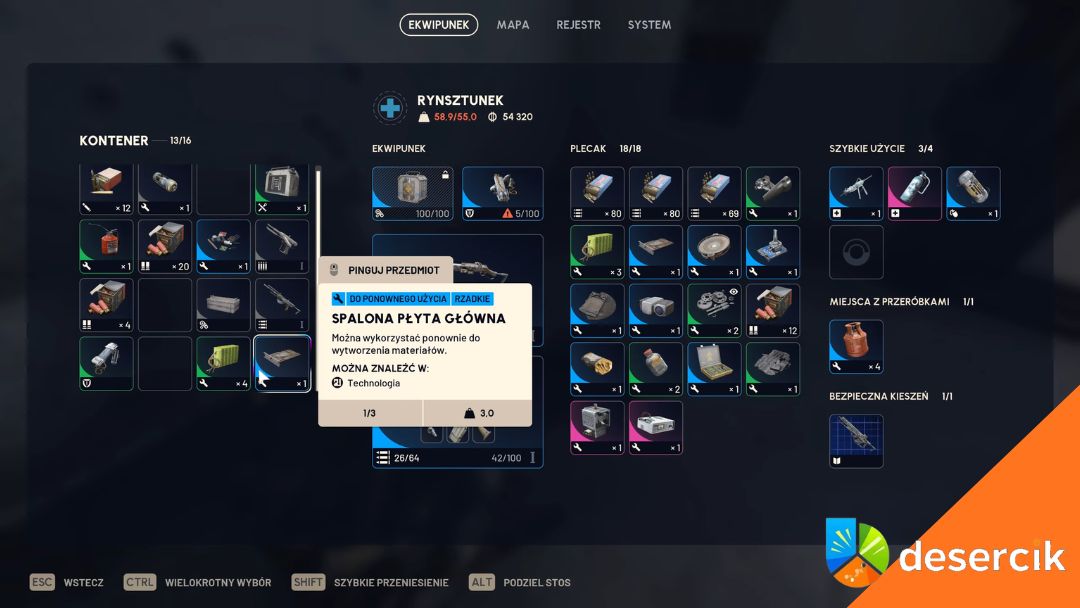
Task: Select the EKWIPUNEK tab
Action: [438, 25]
